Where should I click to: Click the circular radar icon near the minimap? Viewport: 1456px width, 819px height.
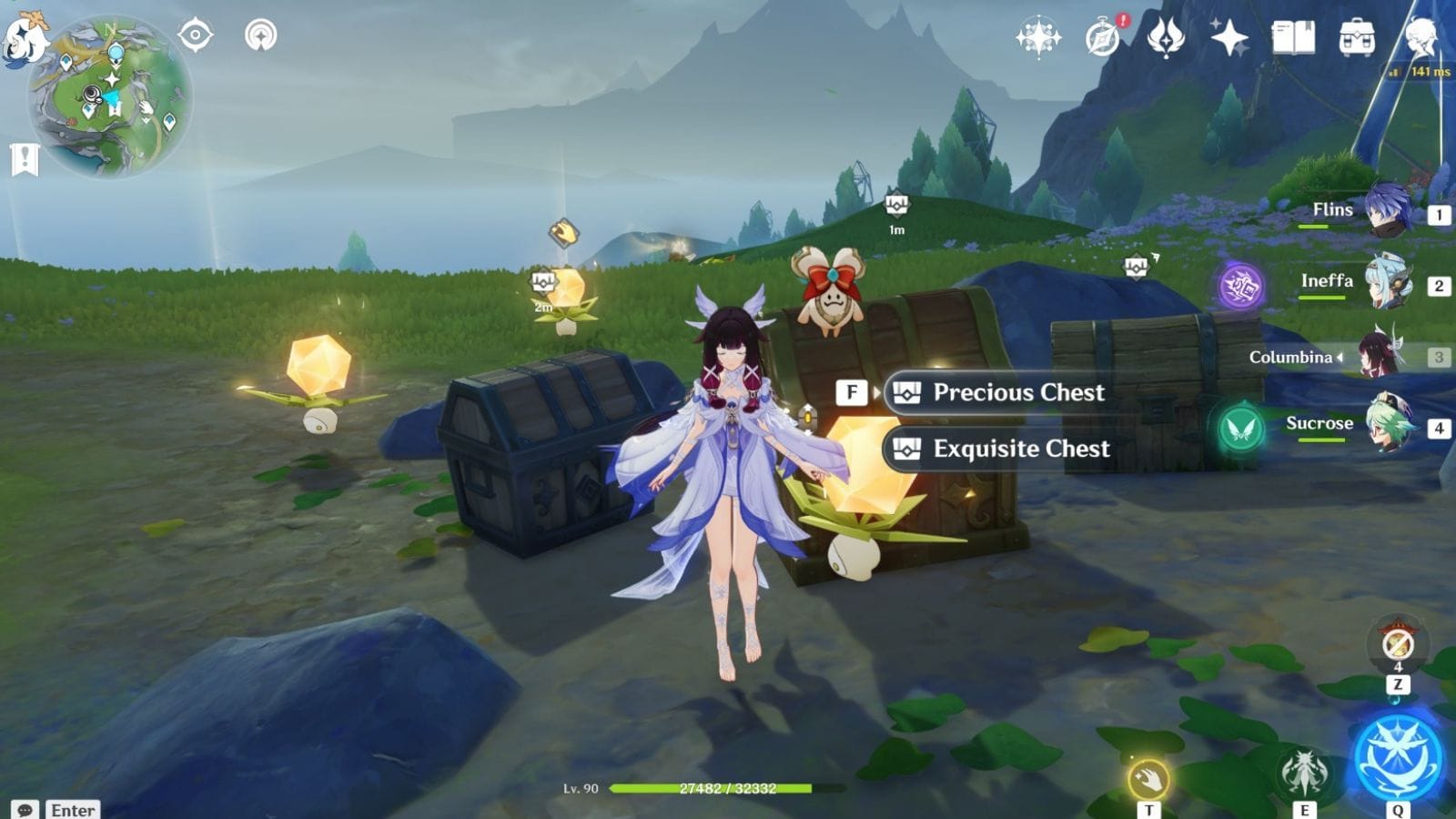[x=262, y=35]
